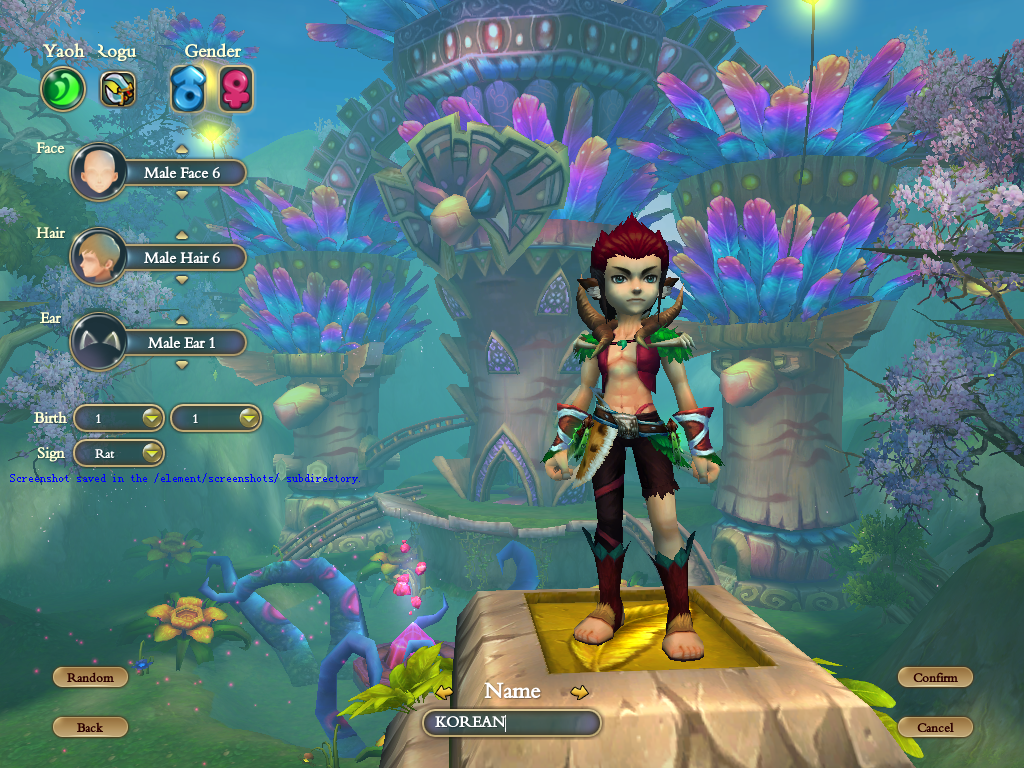Click the down arrow below Male Face 6
Screen dimensions: 1024x768
click(x=182, y=195)
